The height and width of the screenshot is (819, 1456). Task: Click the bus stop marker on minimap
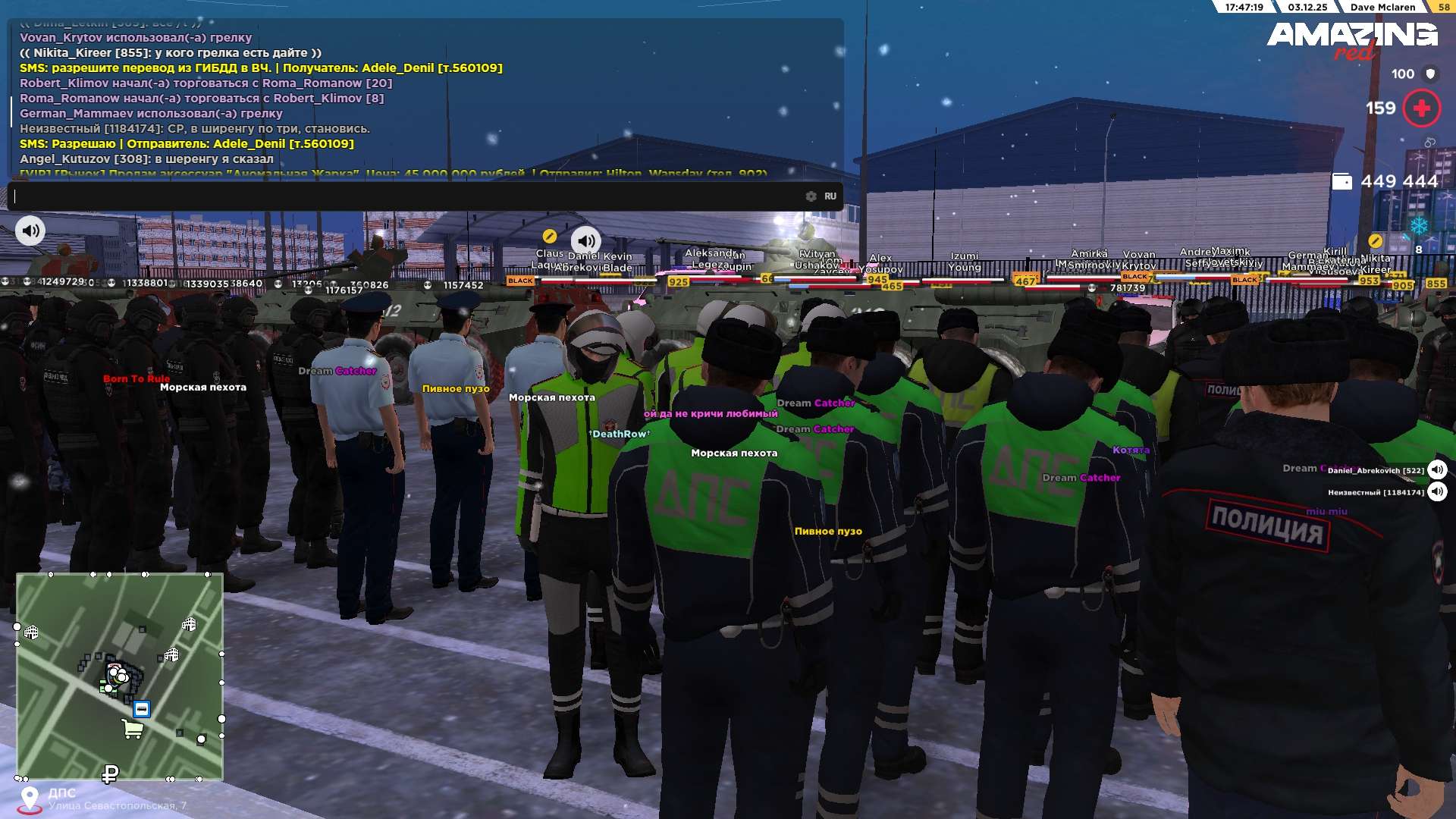click(142, 709)
